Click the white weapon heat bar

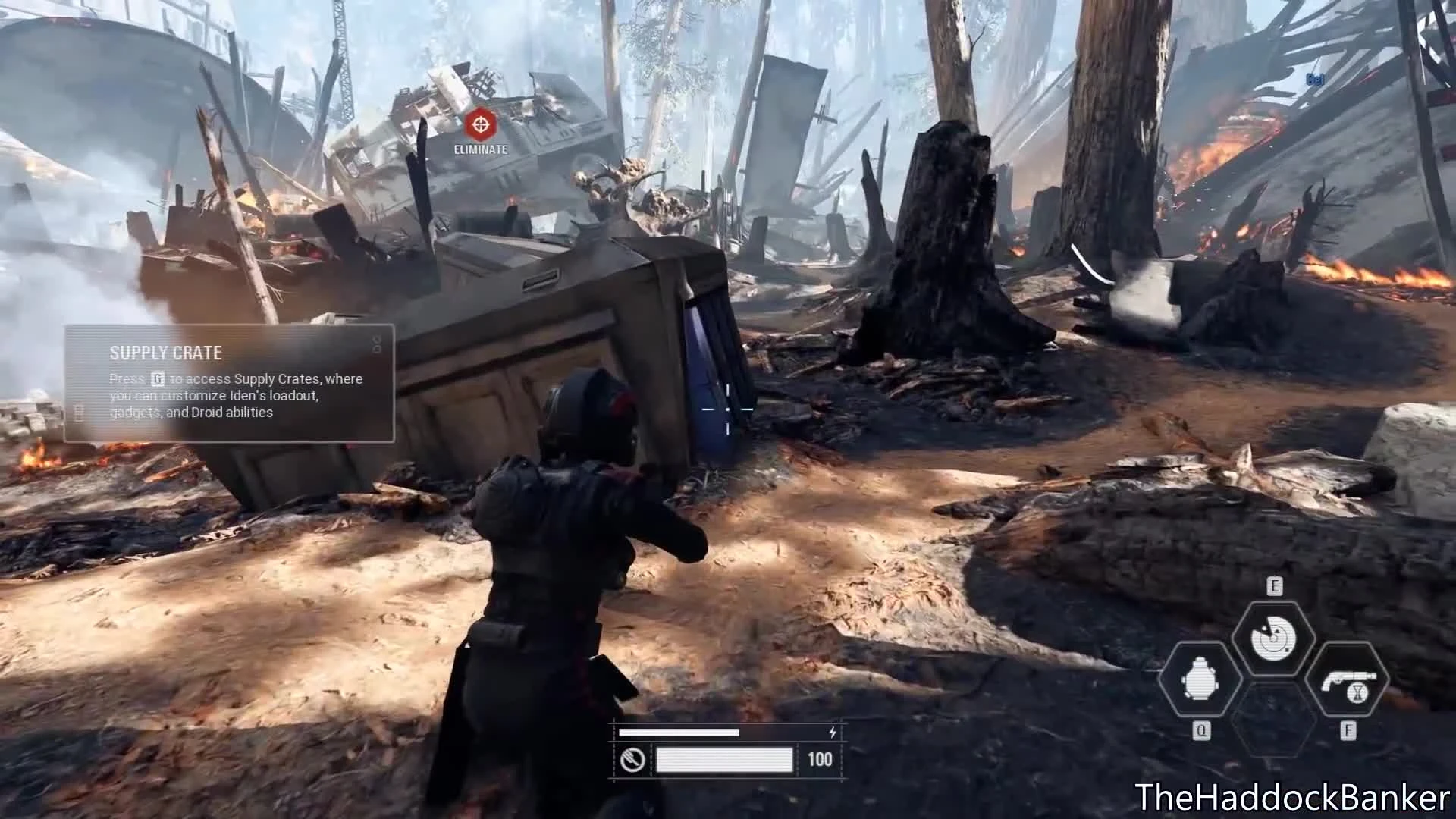tap(725, 759)
